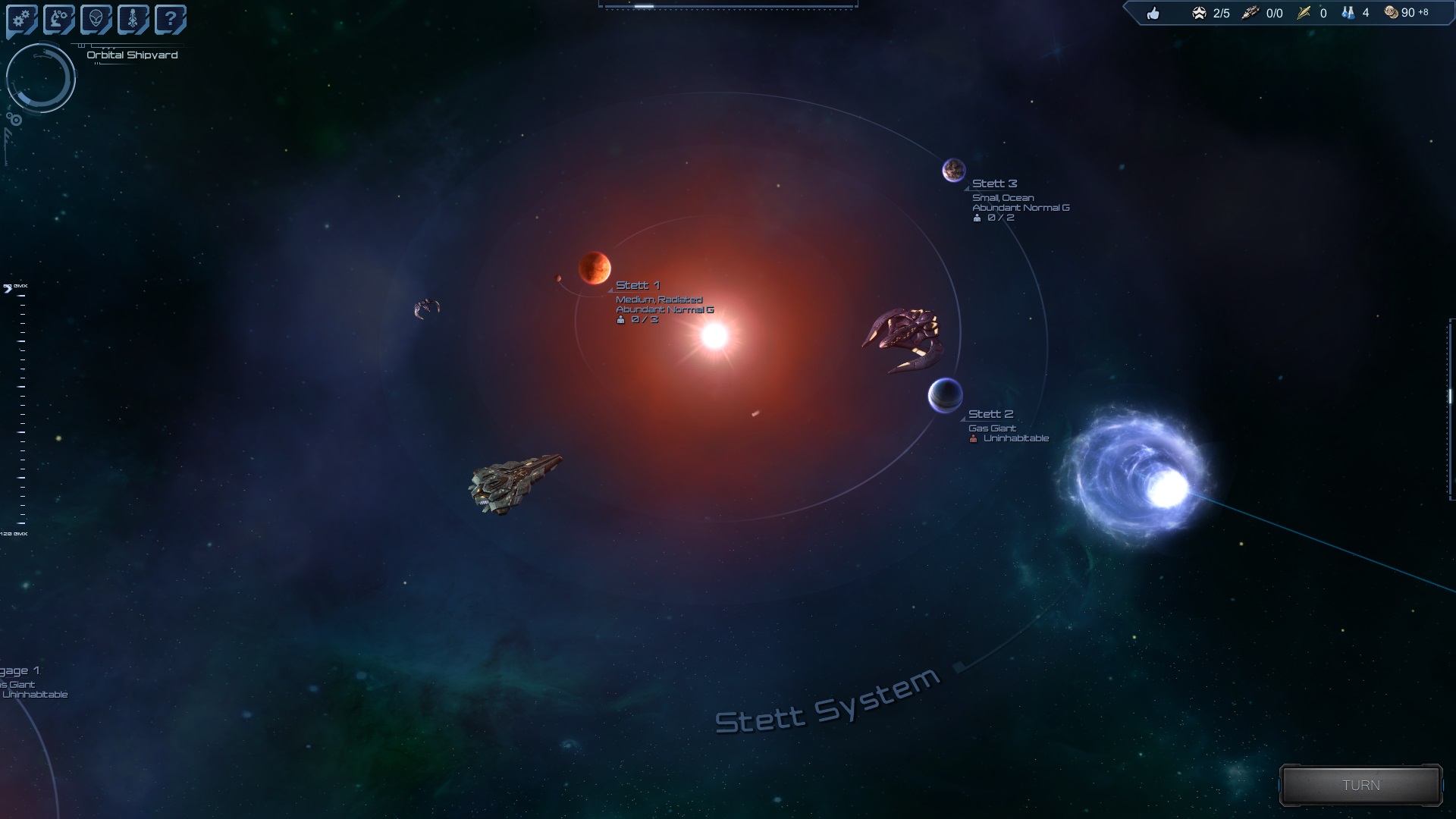Open the question mark help menu
Screen dimensions: 1456x819
click(170, 20)
